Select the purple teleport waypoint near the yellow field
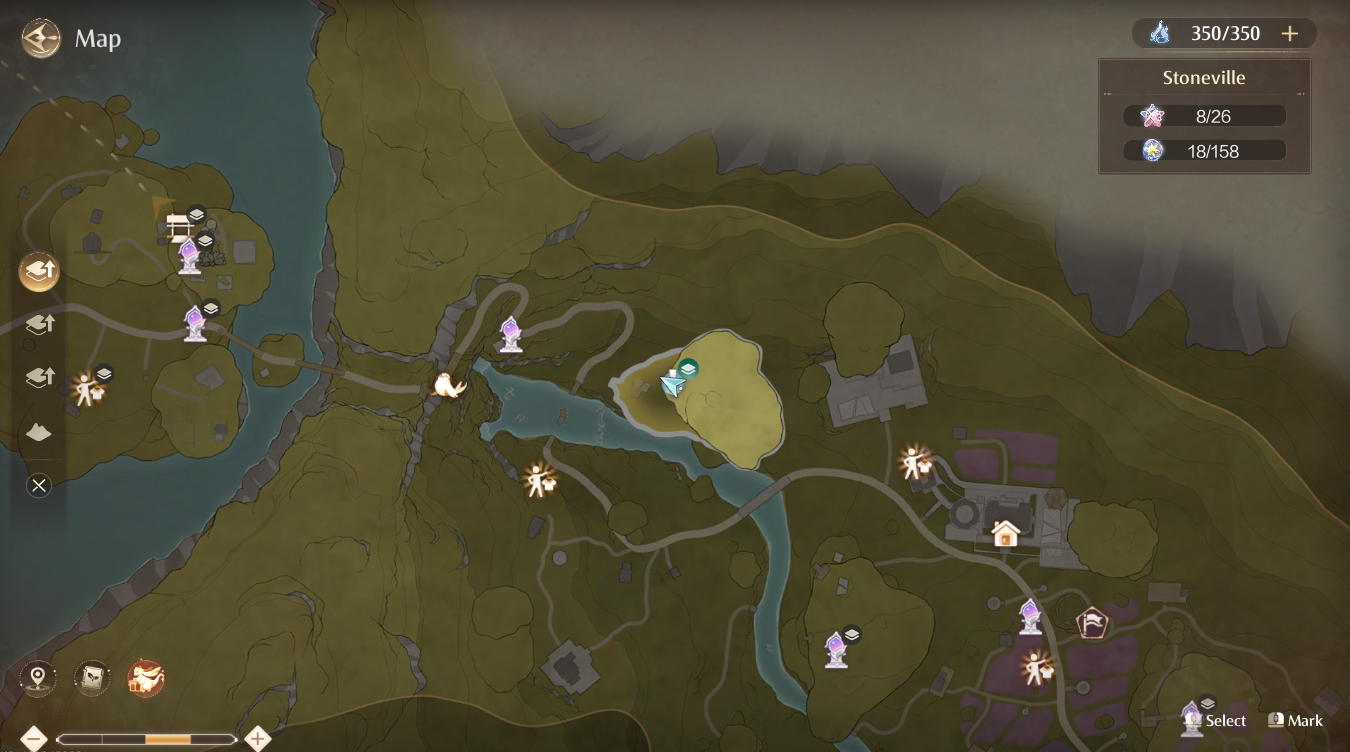The height and width of the screenshot is (752, 1350). pos(509,335)
